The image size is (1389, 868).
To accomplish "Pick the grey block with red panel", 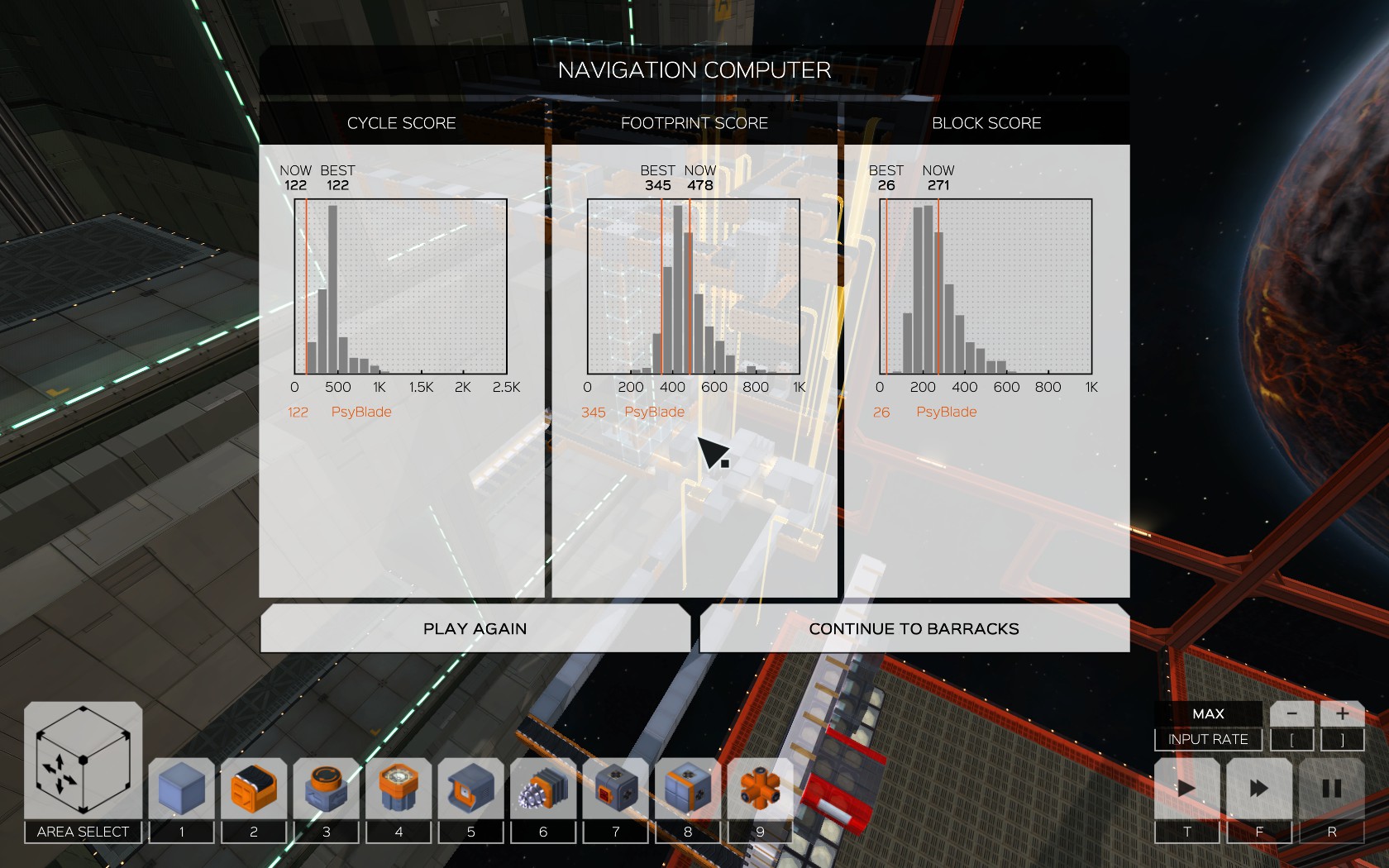I will coord(615,788).
